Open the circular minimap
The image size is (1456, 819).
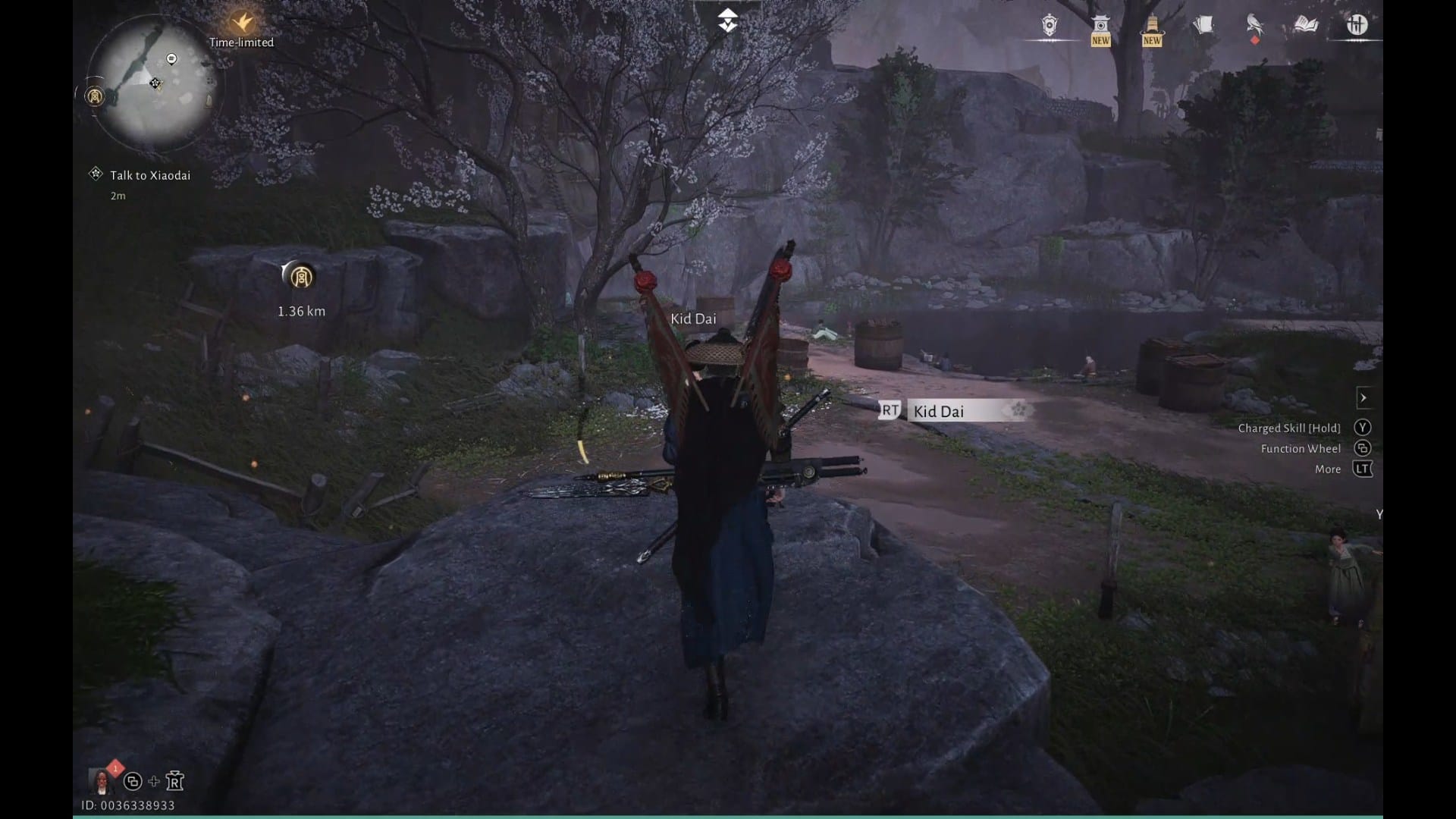point(154,82)
